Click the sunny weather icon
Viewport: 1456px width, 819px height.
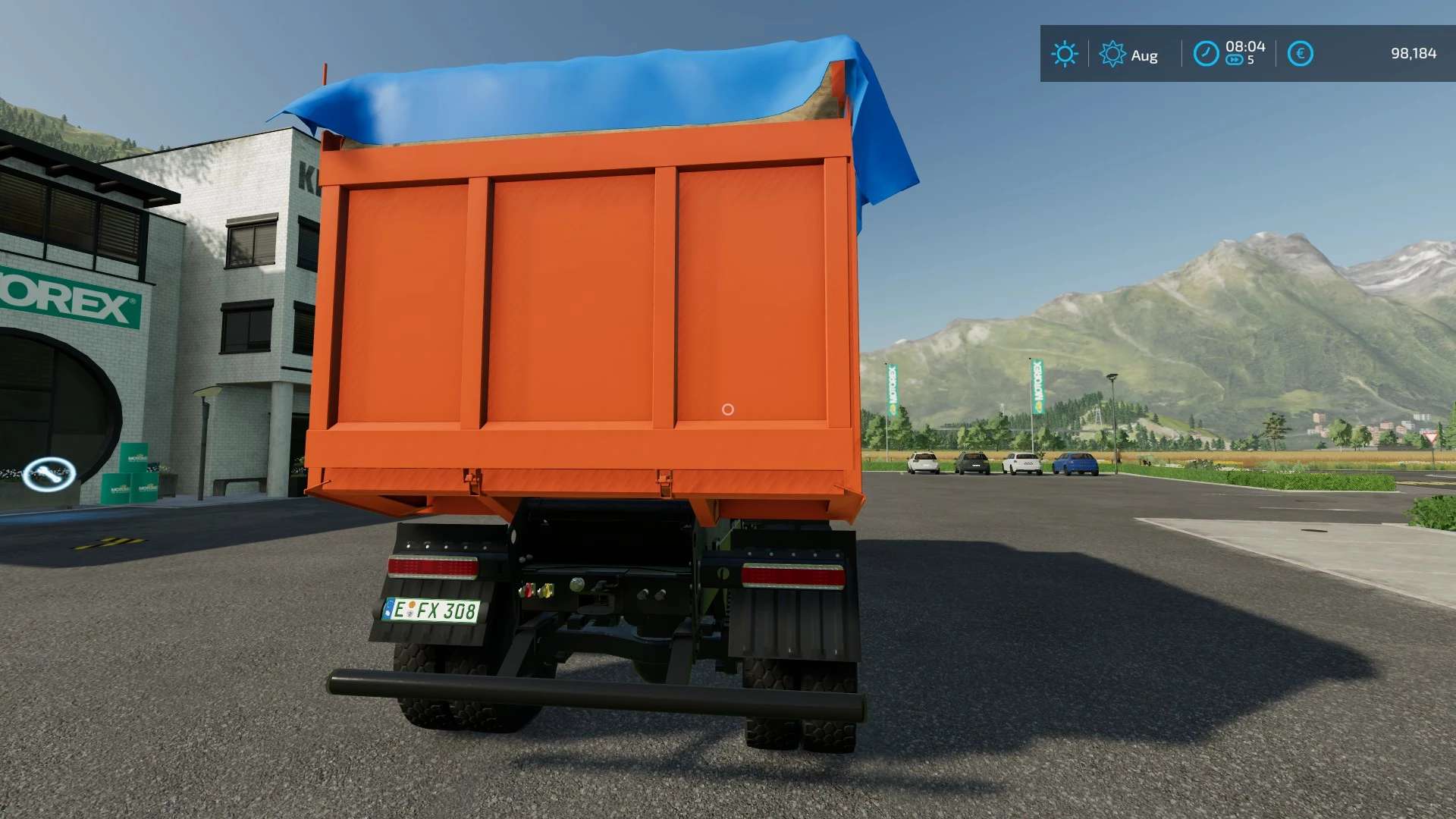1065,54
